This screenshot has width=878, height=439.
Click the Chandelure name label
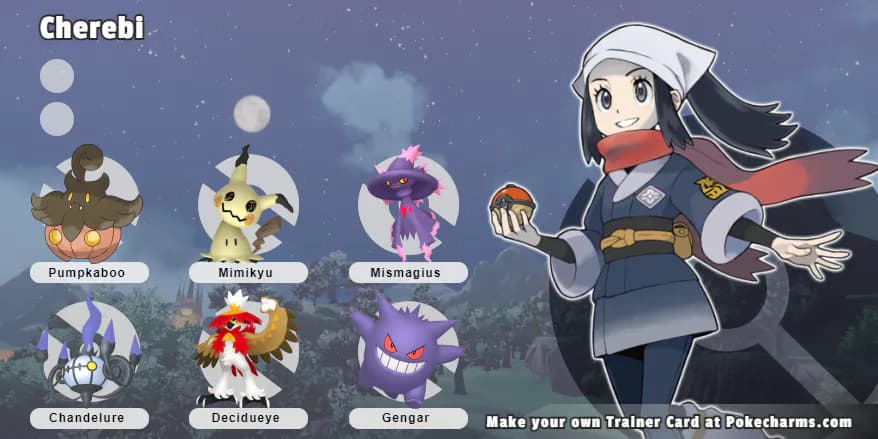89,418
